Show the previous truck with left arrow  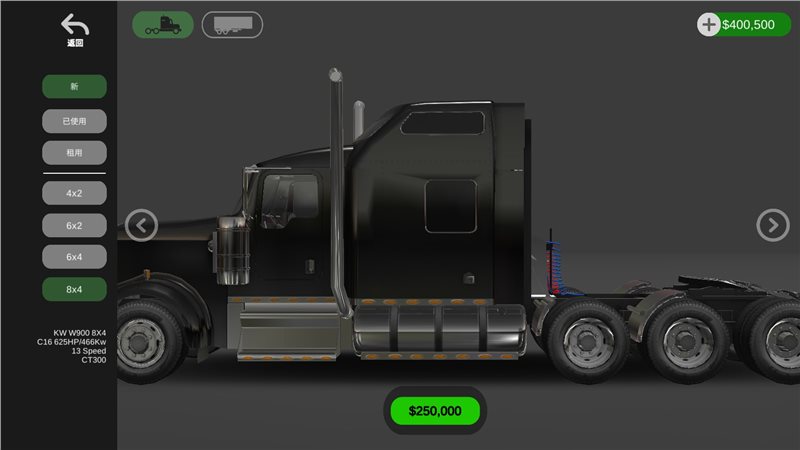pyautogui.click(x=142, y=226)
